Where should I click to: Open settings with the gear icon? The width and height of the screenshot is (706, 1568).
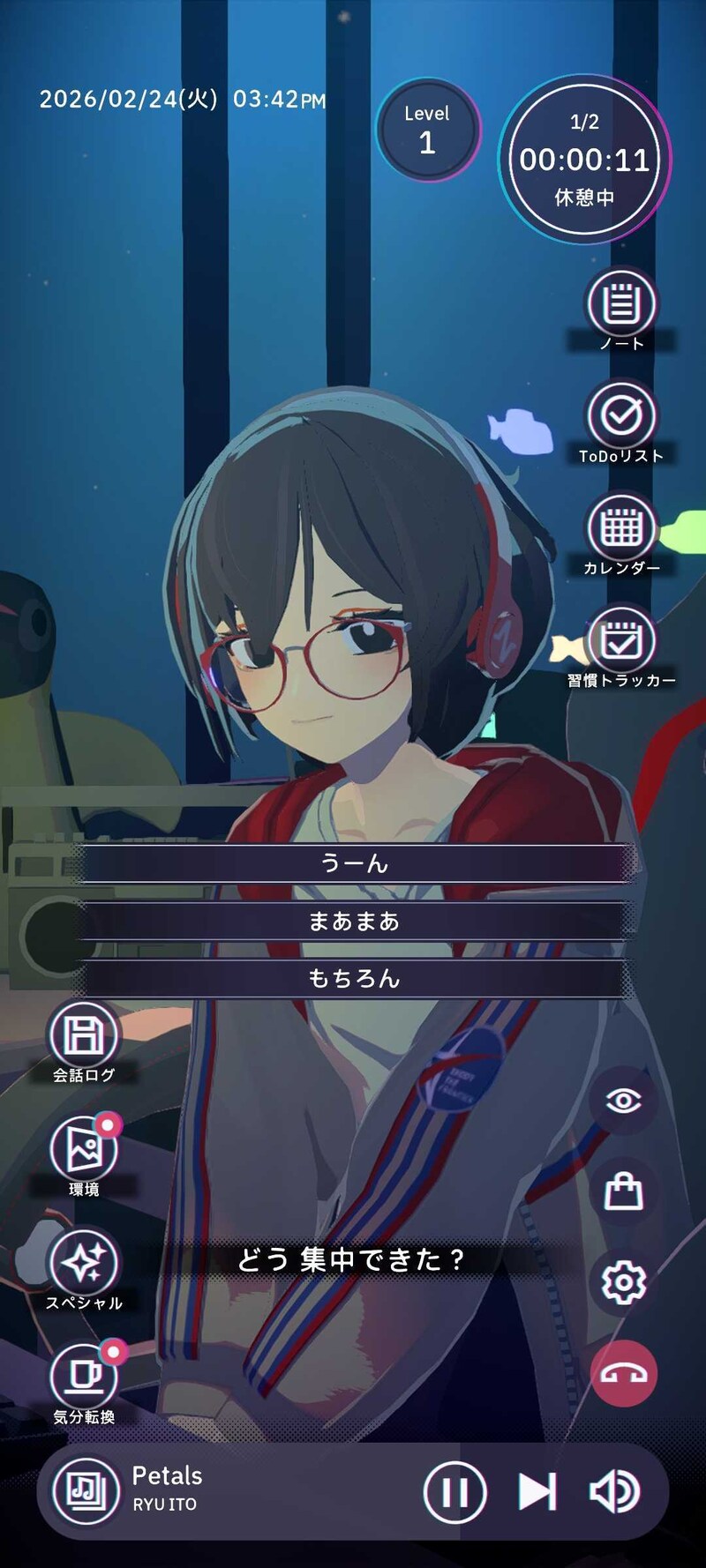click(x=623, y=1282)
